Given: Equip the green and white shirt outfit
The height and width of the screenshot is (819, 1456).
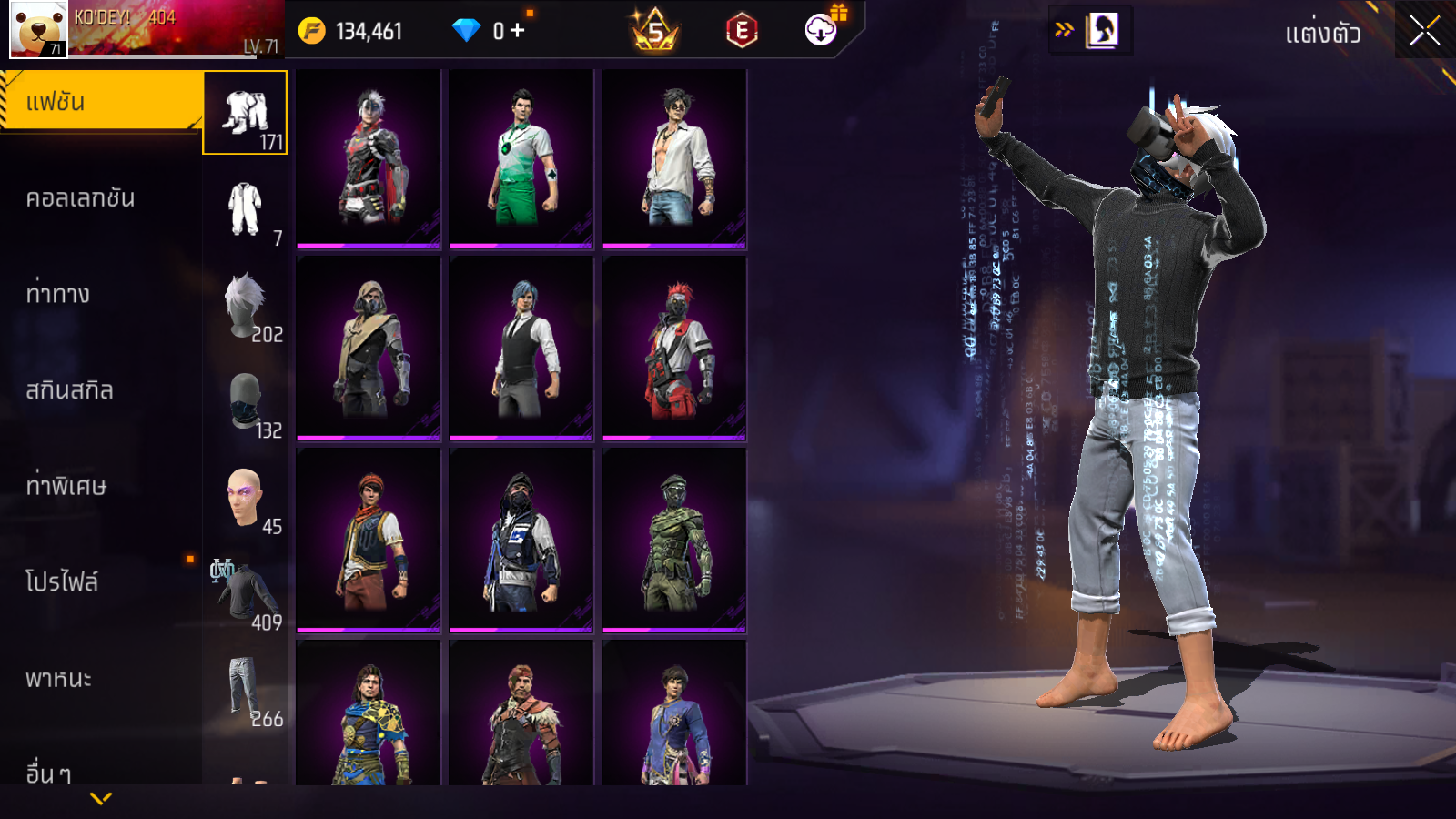Looking at the screenshot, I should 521,157.
